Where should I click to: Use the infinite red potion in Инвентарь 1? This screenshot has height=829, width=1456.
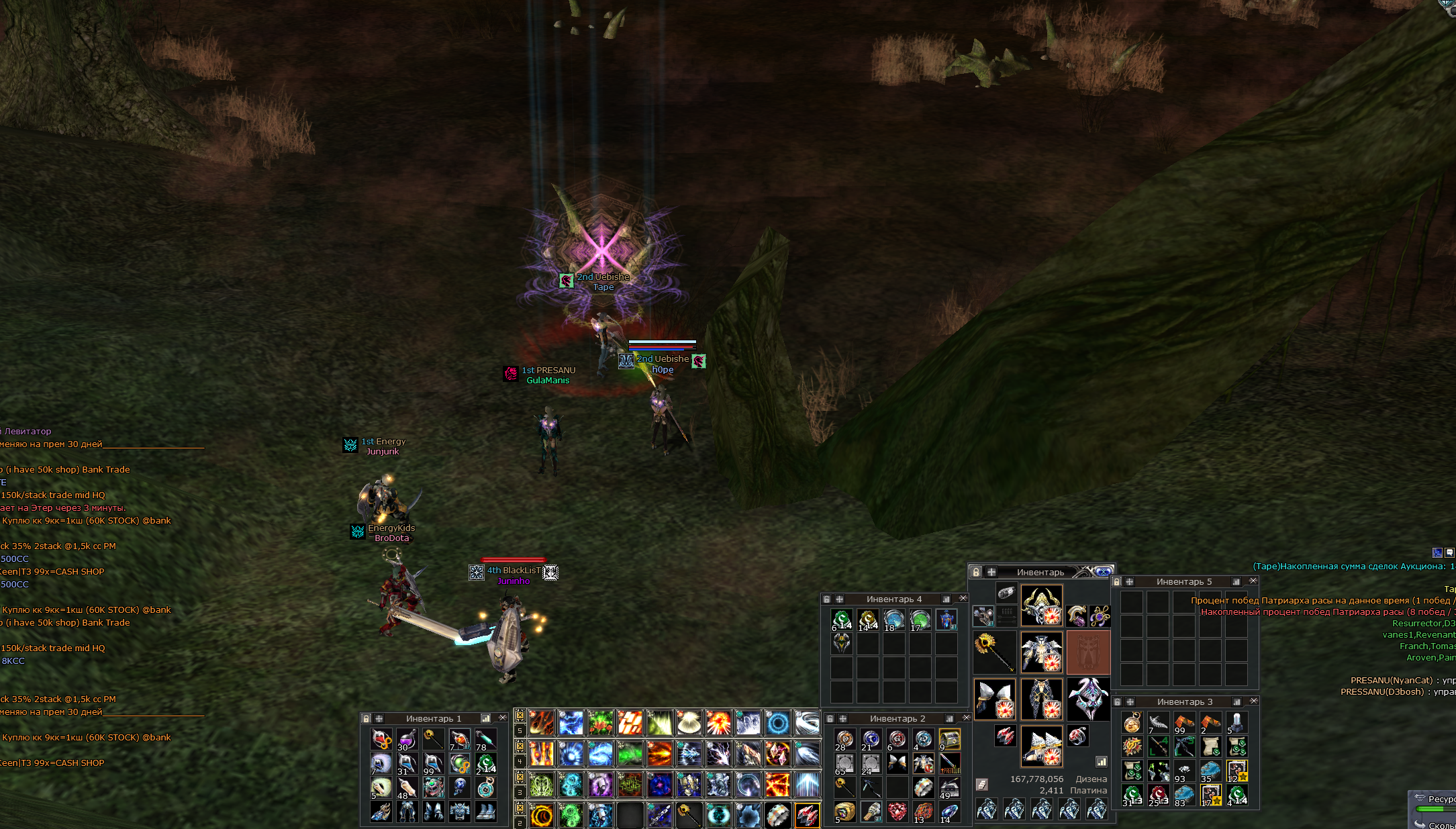pos(381,739)
